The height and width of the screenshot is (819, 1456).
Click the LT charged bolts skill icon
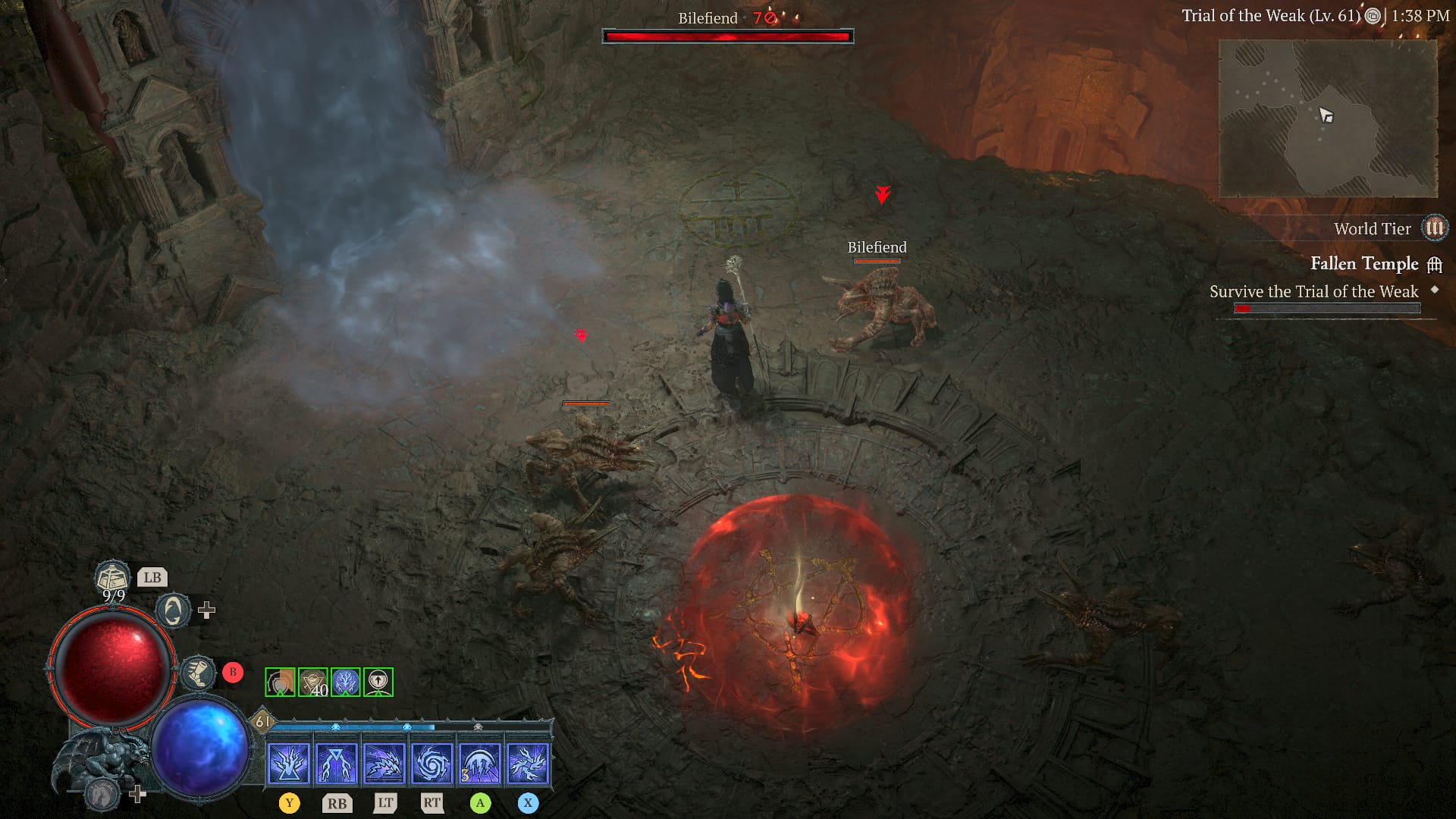(x=384, y=762)
